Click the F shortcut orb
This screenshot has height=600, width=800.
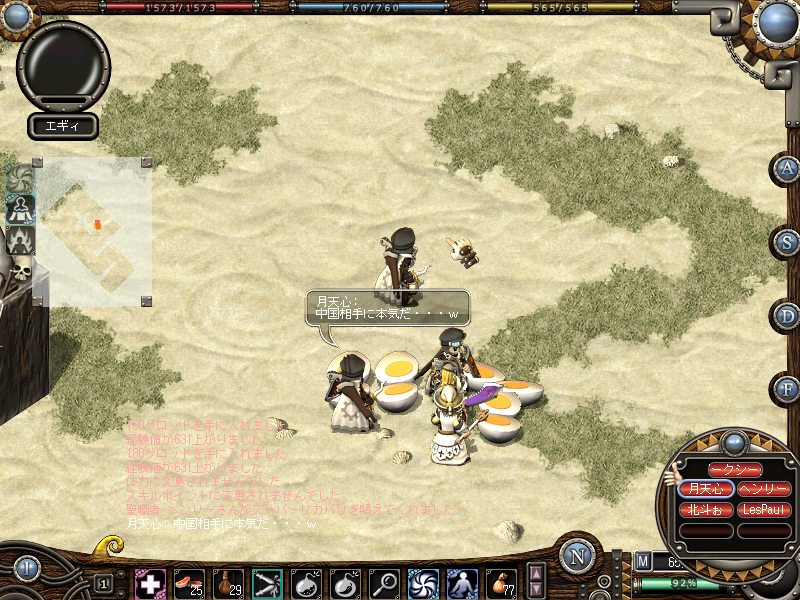(788, 389)
